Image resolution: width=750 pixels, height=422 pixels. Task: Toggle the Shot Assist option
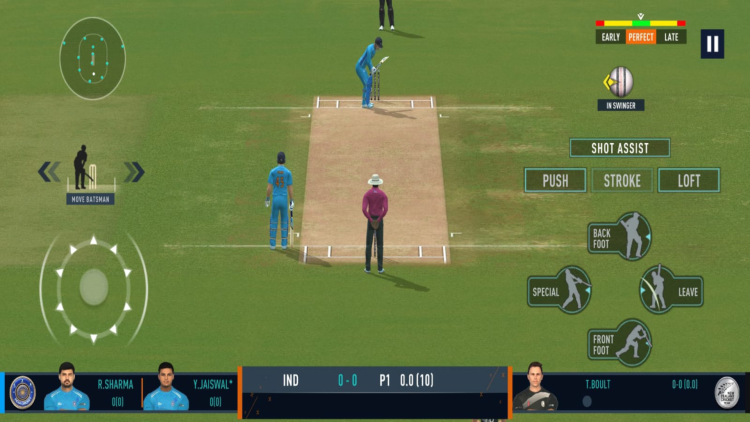coord(620,148)
